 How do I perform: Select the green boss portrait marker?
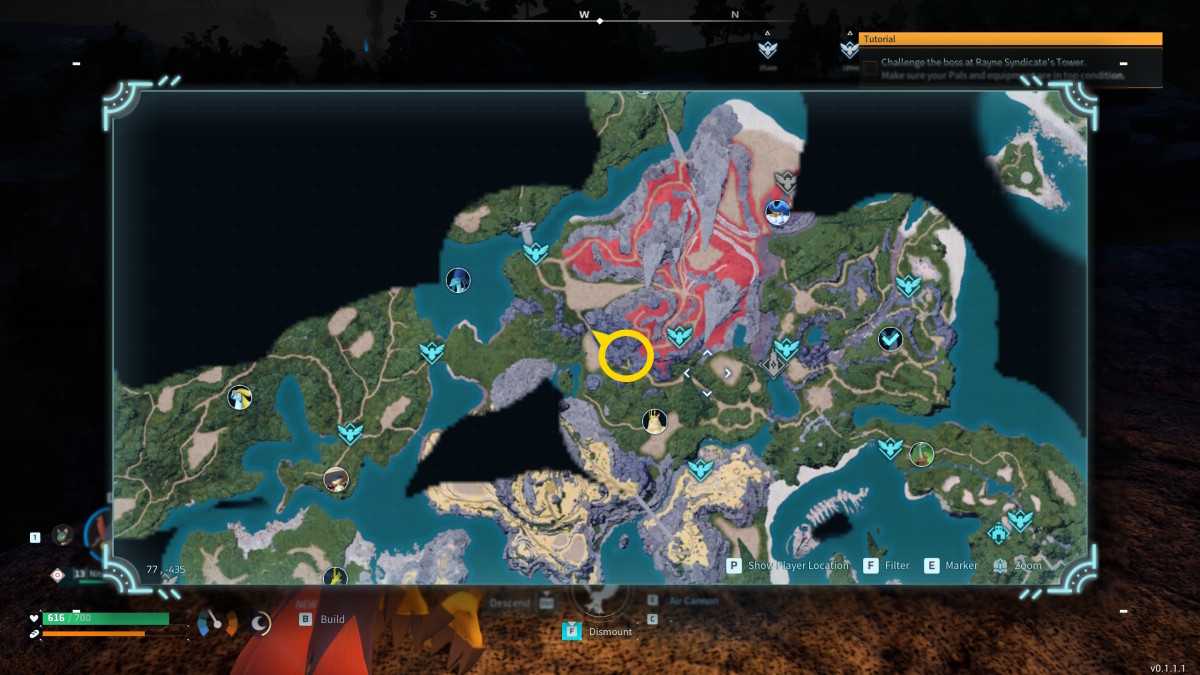point(922,454)
